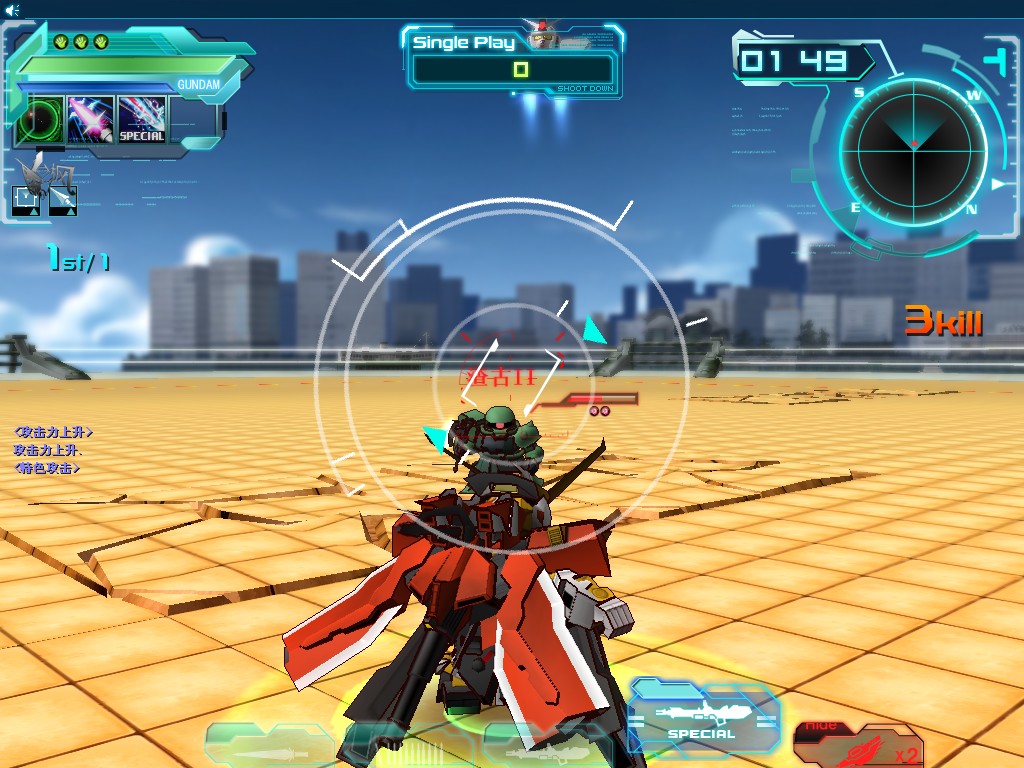Select the square shield buff icon
This screenshot has width=1024, height=768.
point(26,201)
